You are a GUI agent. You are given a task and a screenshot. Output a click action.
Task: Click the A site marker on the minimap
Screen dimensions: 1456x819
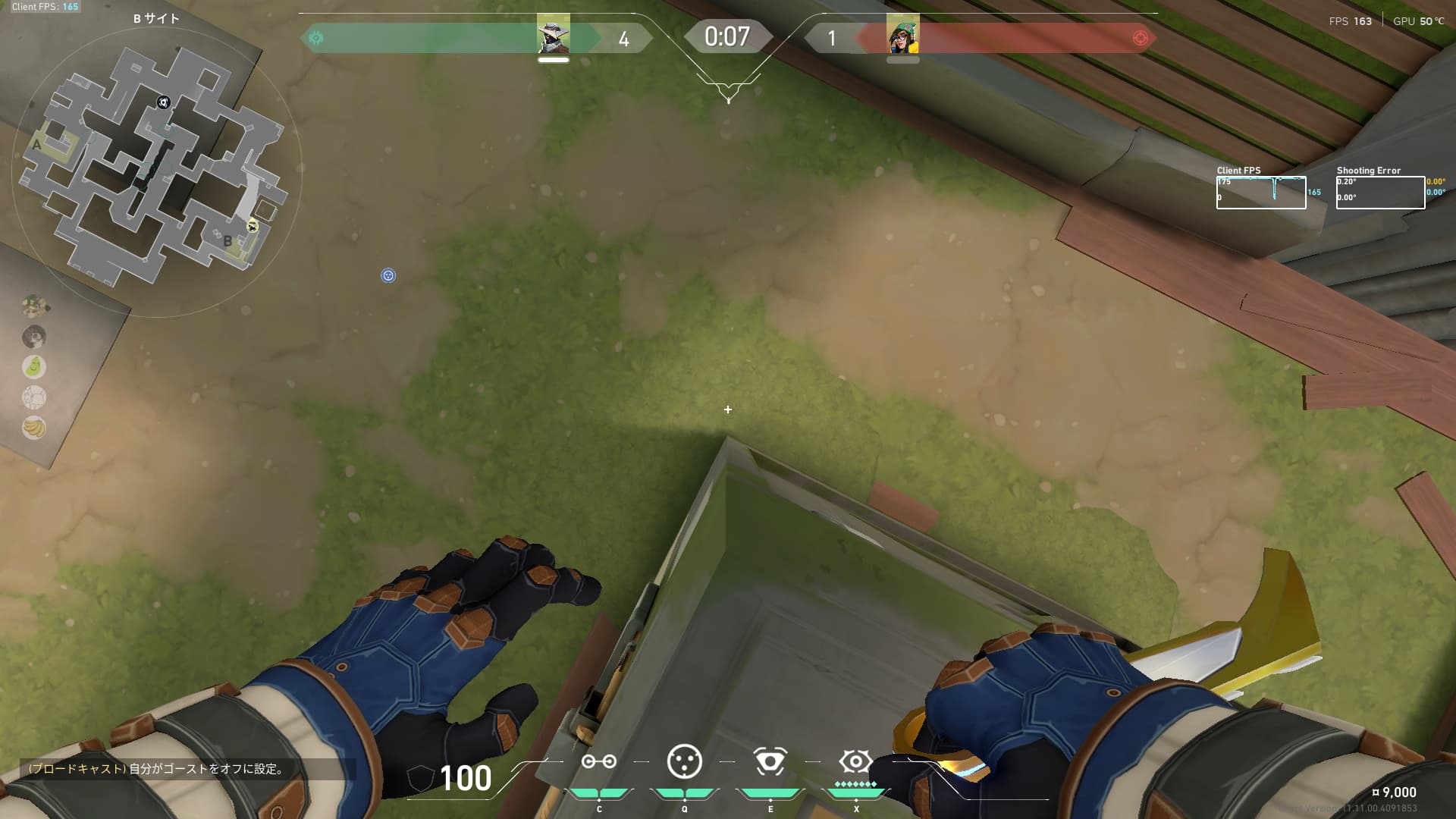[36, 144]
